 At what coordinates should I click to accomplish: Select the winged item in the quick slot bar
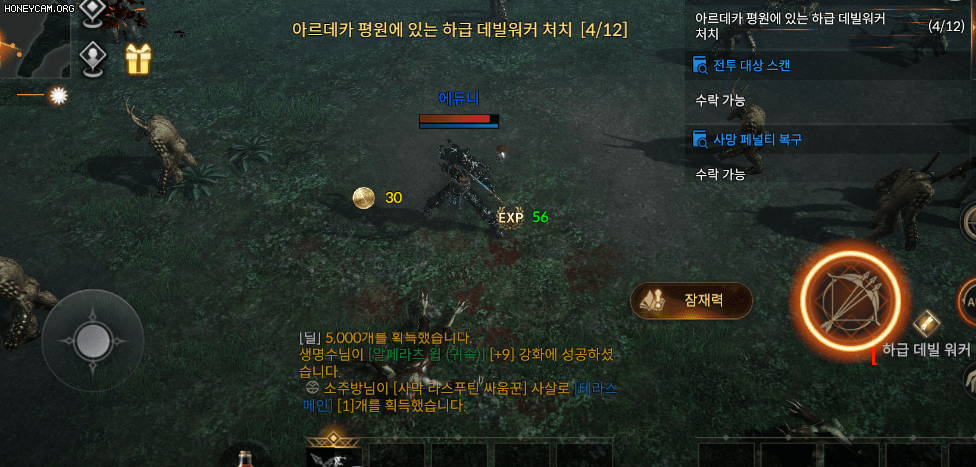click(333, 454)
